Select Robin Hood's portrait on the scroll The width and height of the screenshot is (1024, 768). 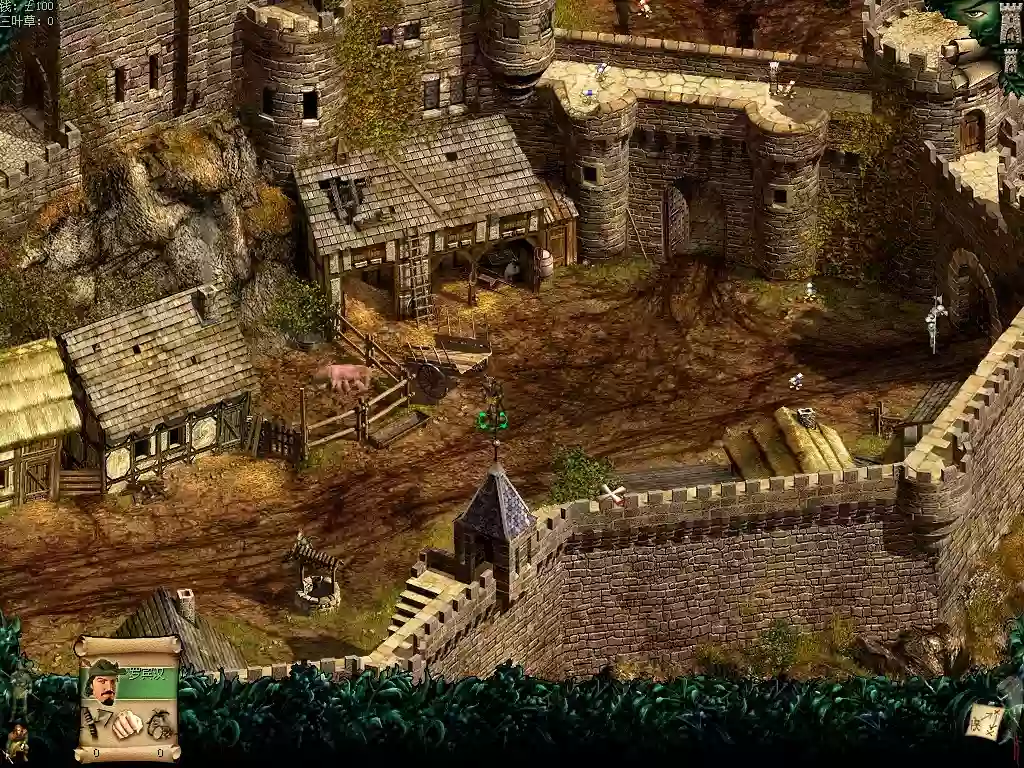click(103, 682)
